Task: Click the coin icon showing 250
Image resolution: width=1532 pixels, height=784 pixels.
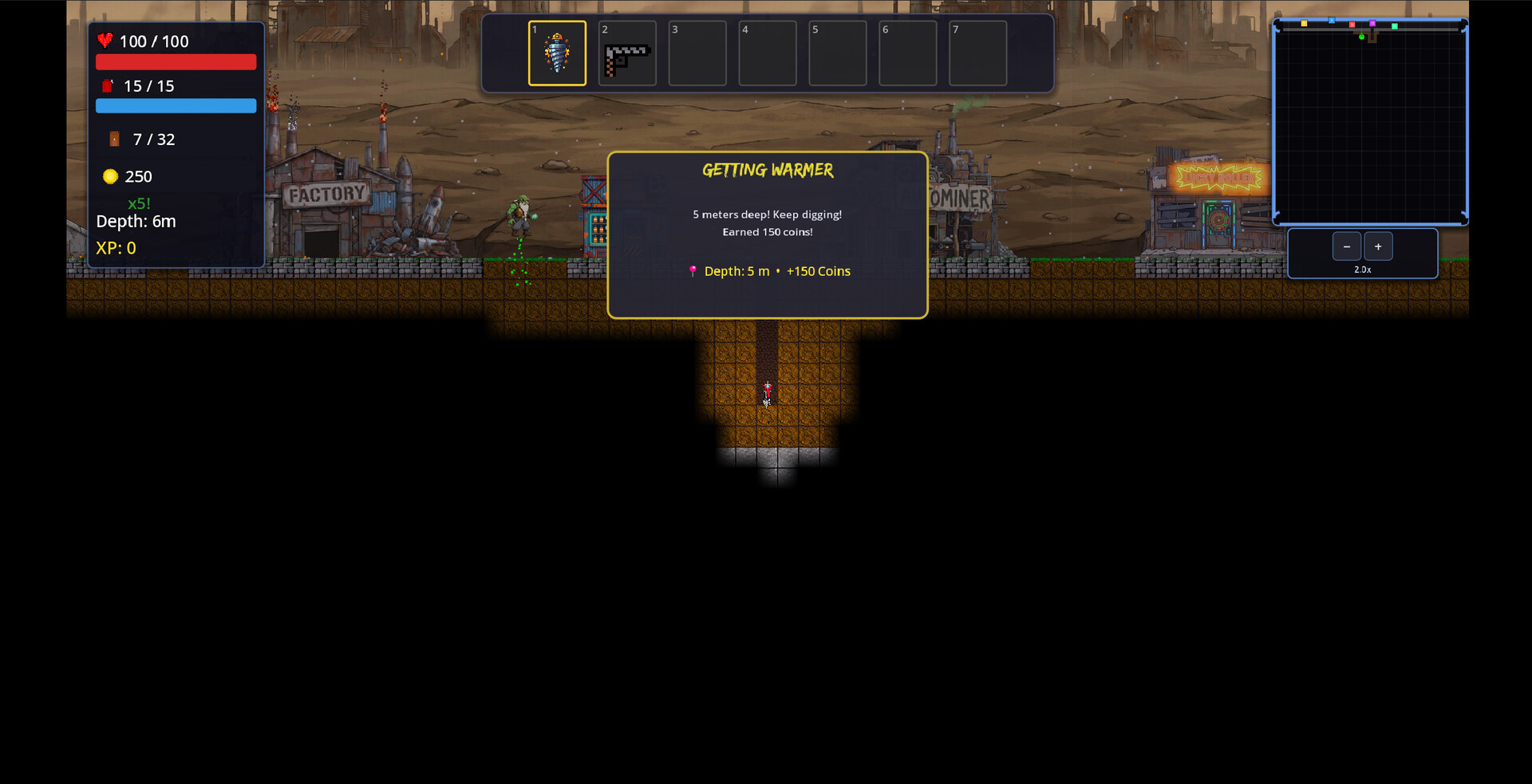Action: click(110, 176)
